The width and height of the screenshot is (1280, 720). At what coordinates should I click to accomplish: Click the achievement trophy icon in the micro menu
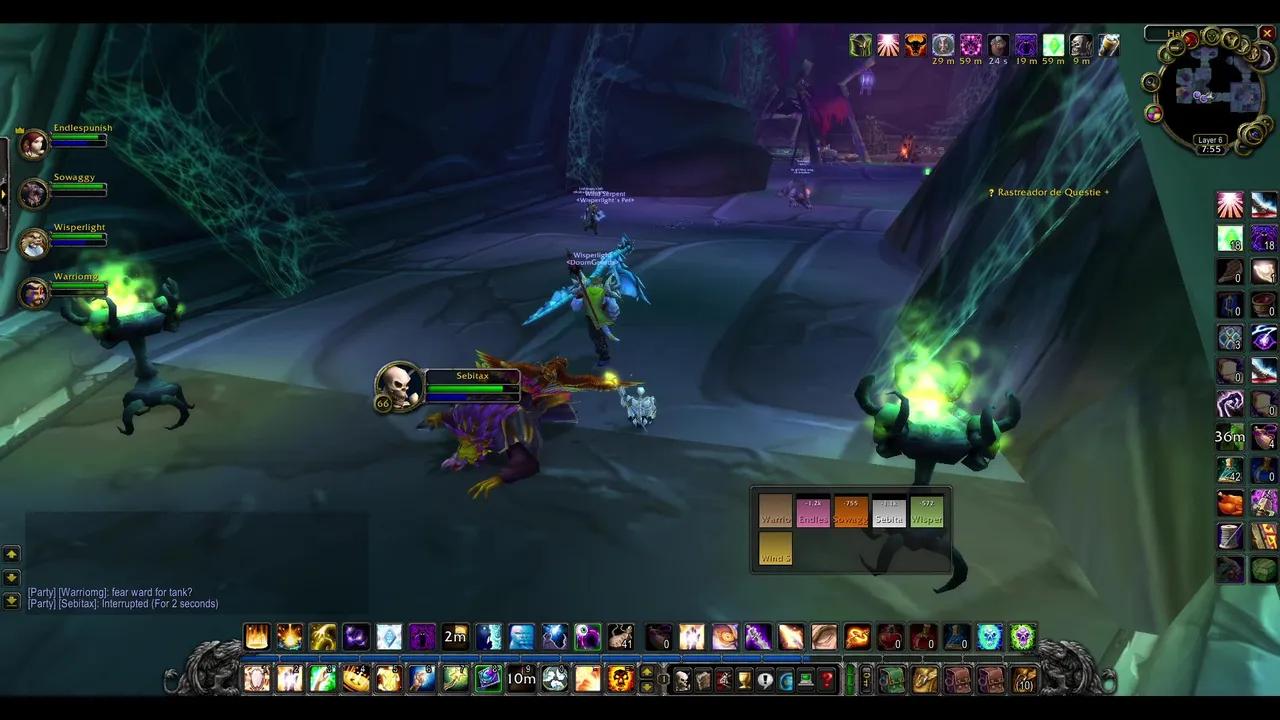click(744, 682)
